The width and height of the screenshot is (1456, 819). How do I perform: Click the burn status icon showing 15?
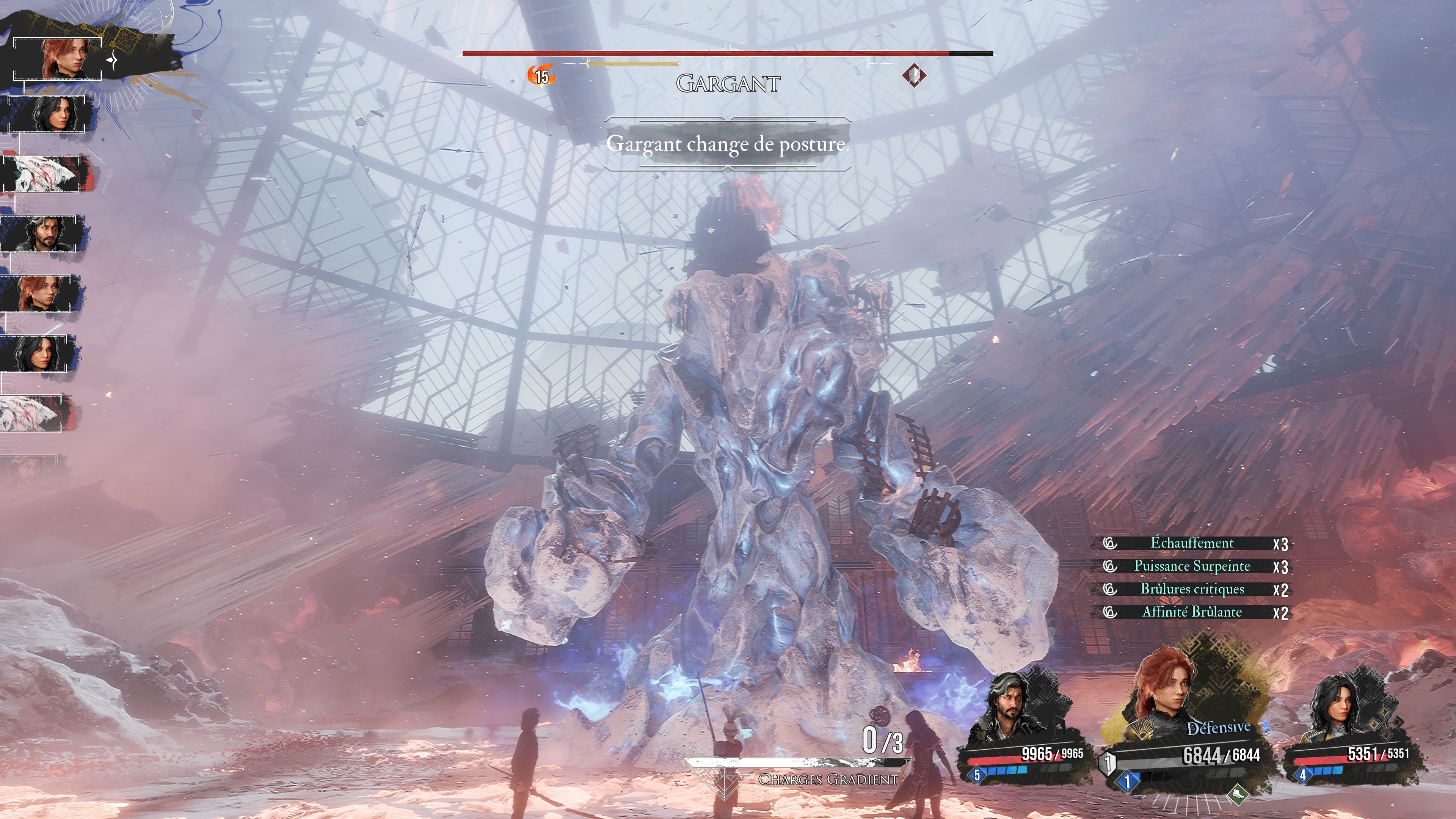tap(541, 76)
